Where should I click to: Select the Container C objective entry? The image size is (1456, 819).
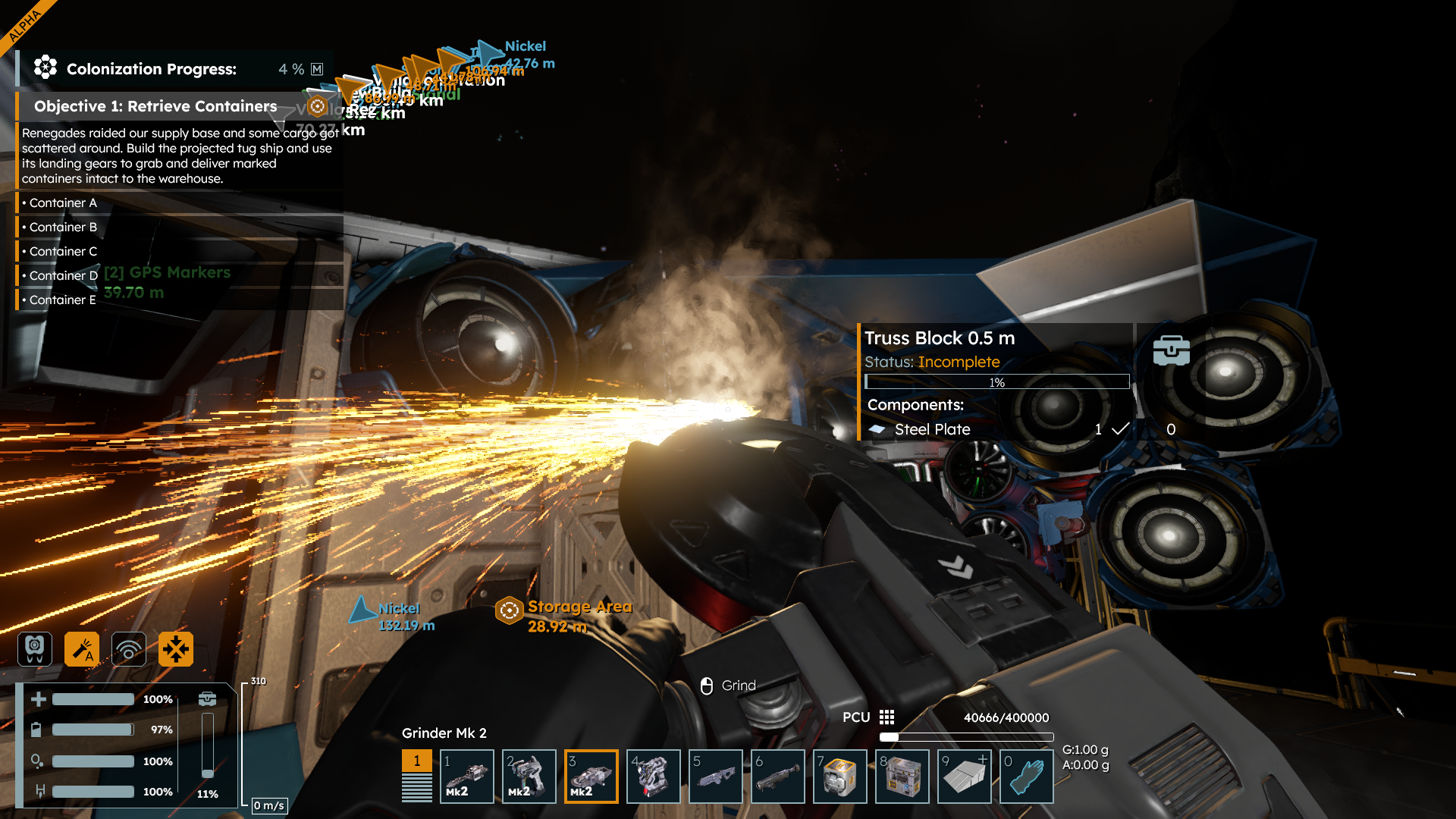point(63,251)
